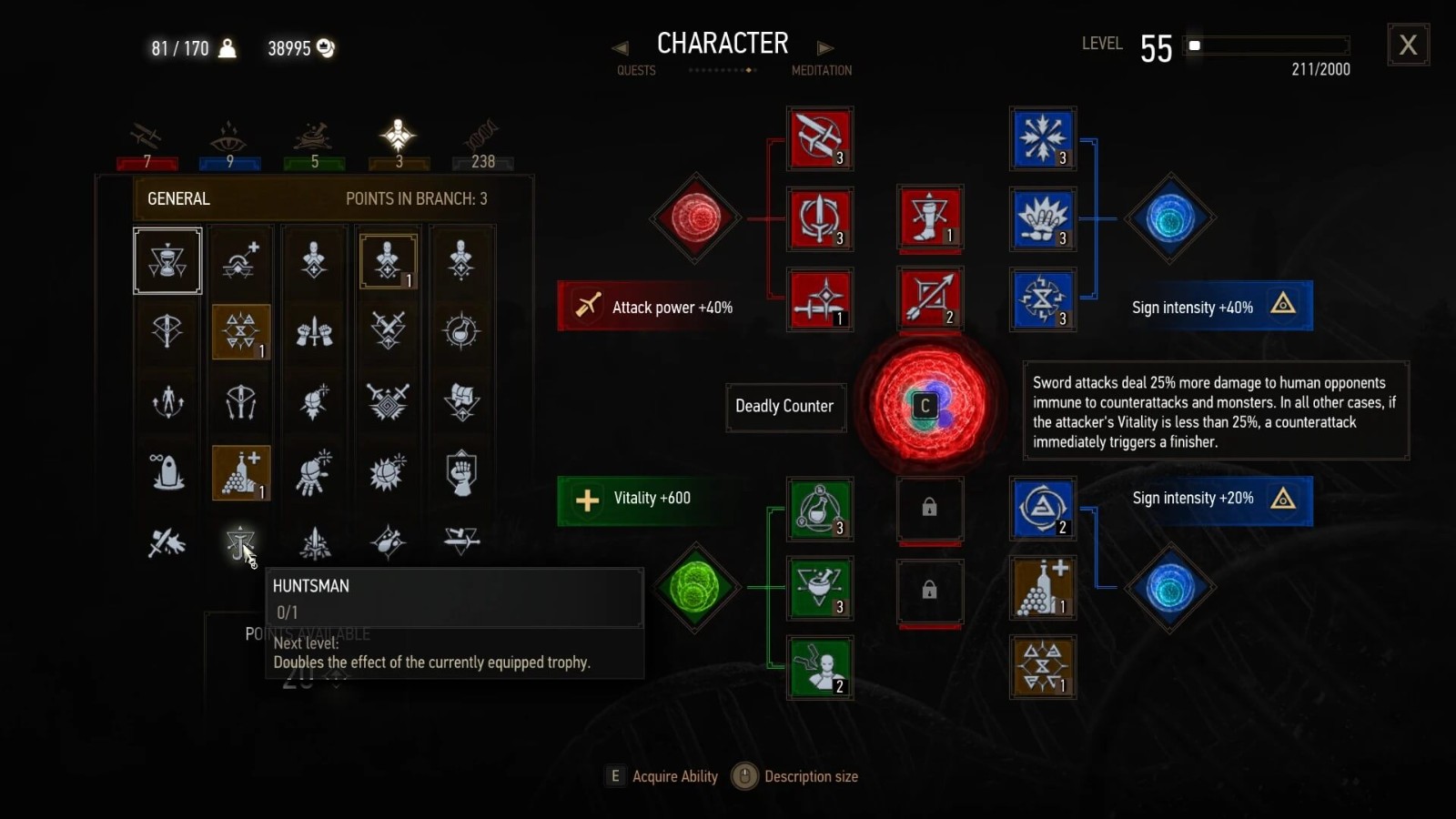Go to the Meditation panel
Viewport: 1456px width, 819px height.
[821, 70]
